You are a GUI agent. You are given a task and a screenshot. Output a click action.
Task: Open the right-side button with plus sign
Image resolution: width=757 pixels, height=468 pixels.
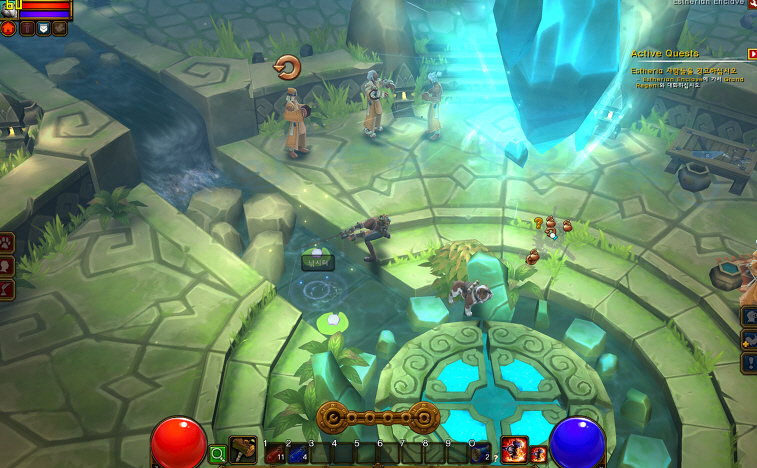[x=749, y=339]
